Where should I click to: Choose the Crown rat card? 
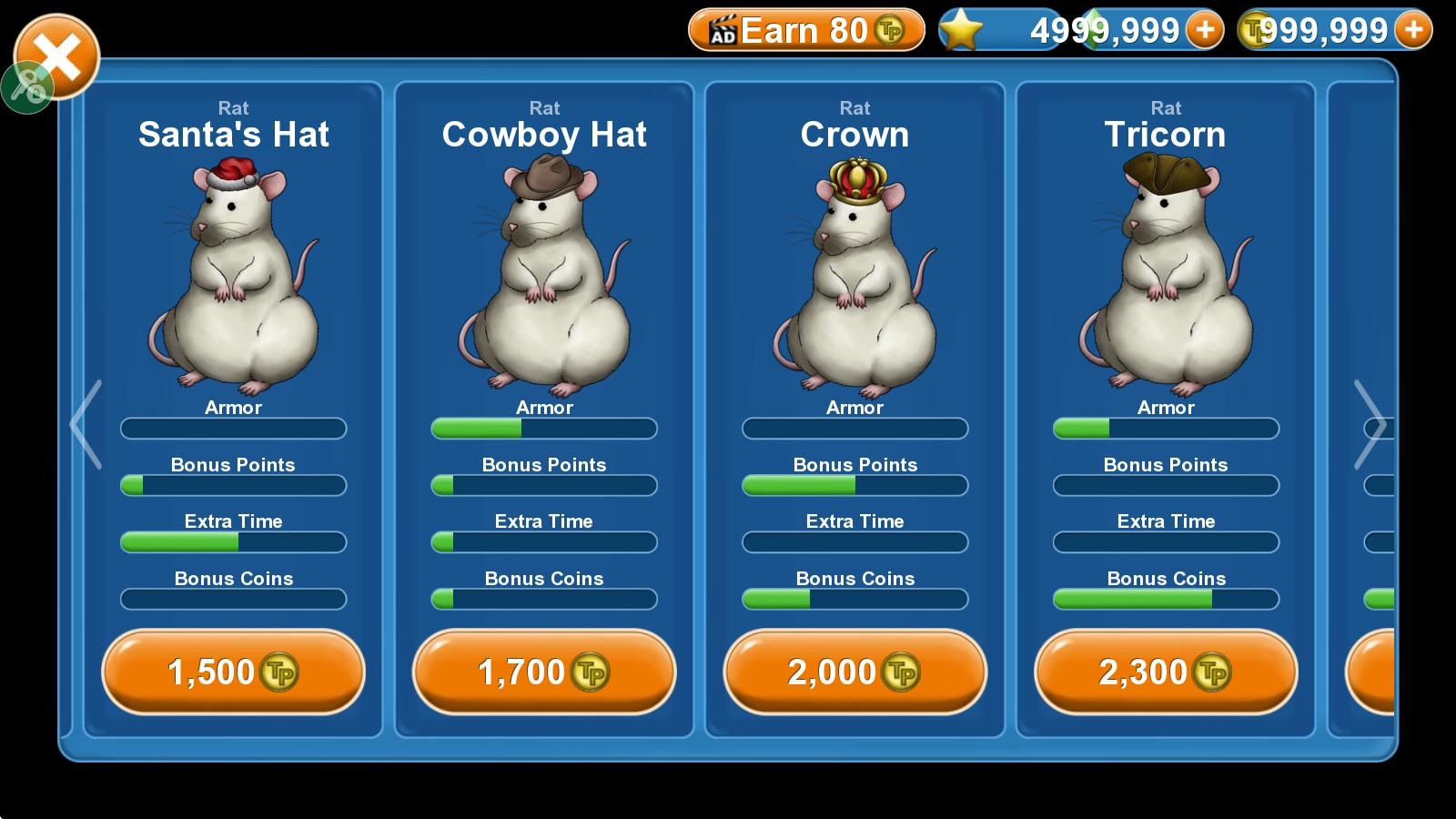[854, 273]
